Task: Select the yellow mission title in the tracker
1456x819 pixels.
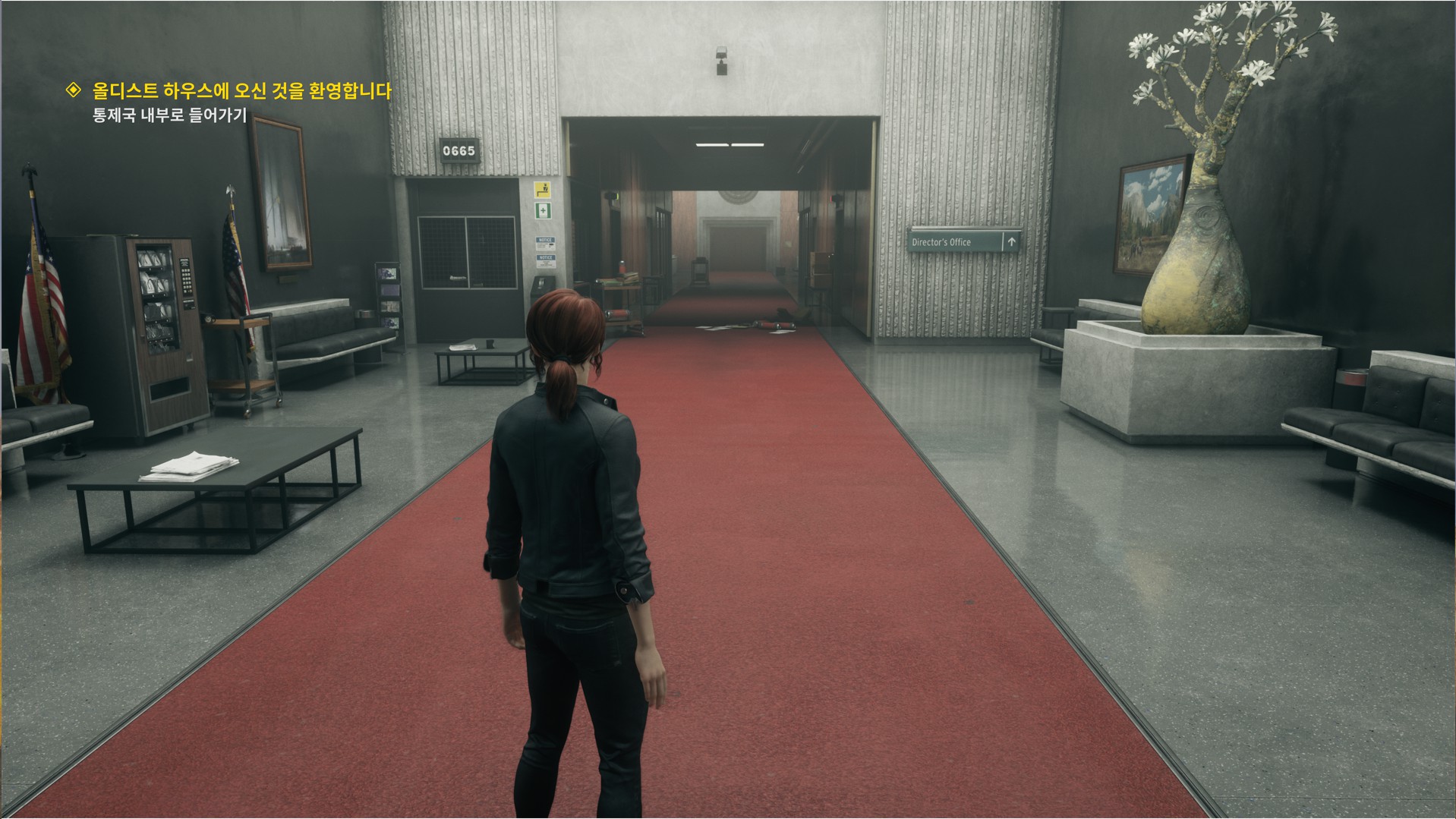Action: coord(241,91)
